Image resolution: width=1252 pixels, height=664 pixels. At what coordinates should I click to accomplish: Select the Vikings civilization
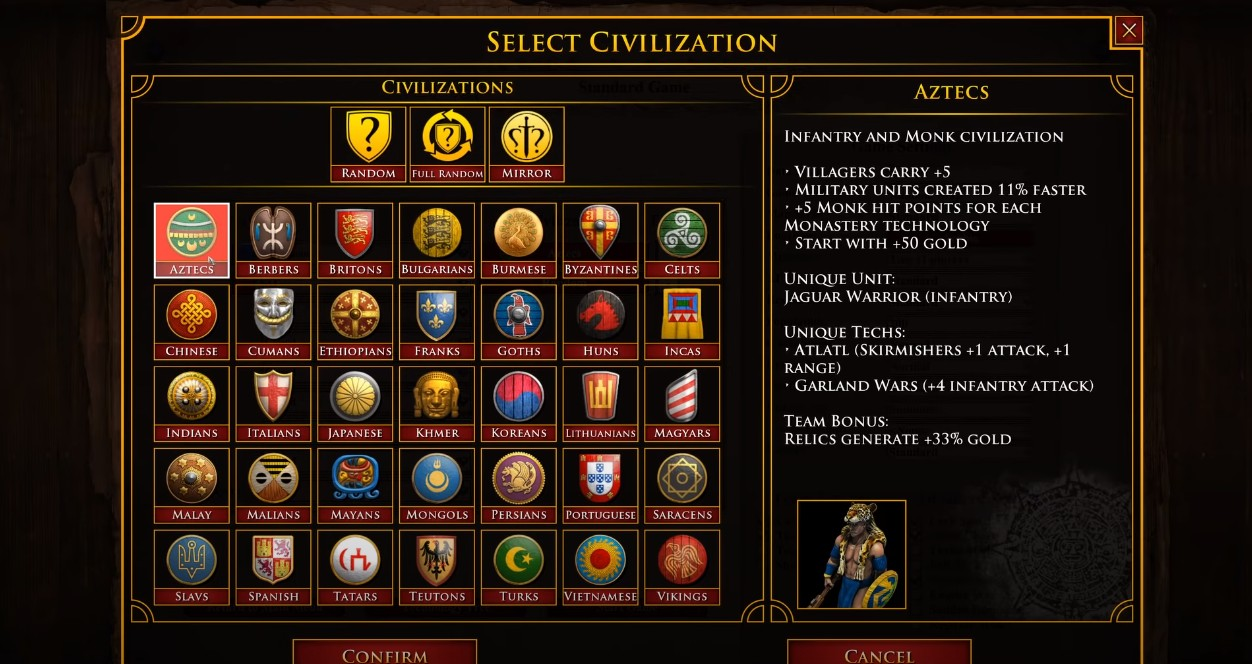click(x=682, y=567)
